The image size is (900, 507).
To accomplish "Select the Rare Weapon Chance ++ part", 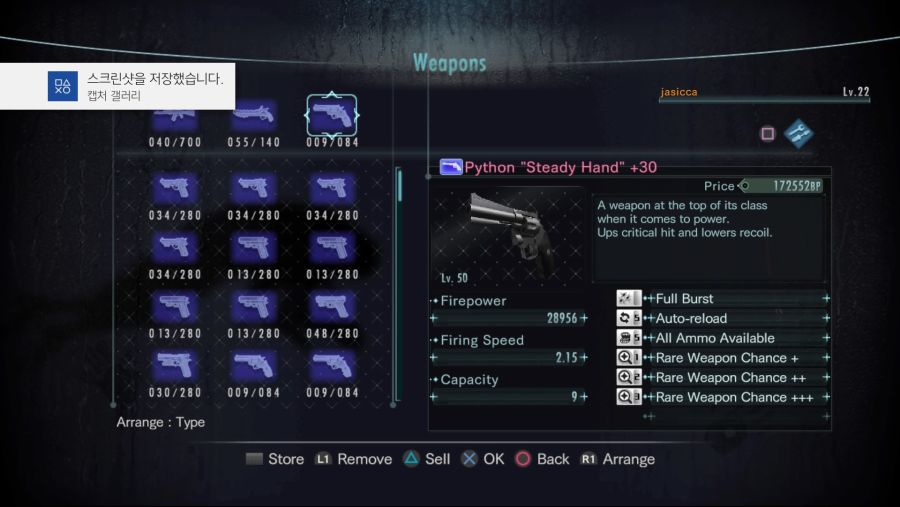I will tap(723, 378).
